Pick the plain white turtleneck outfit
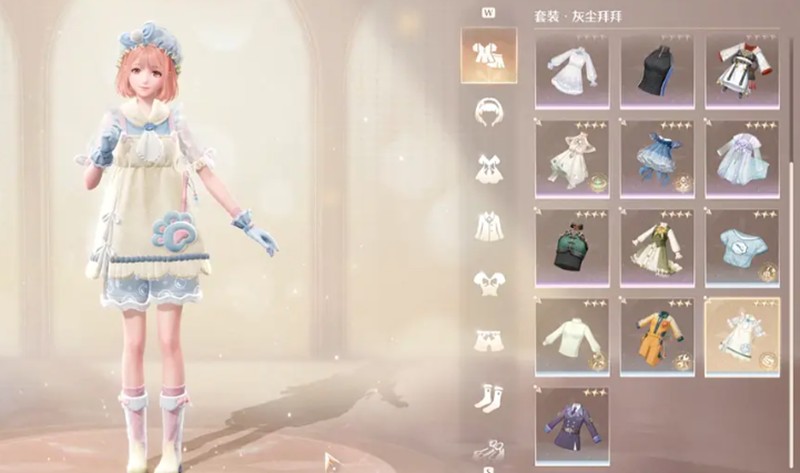This screenshot has height=473, width=800. 572,335
